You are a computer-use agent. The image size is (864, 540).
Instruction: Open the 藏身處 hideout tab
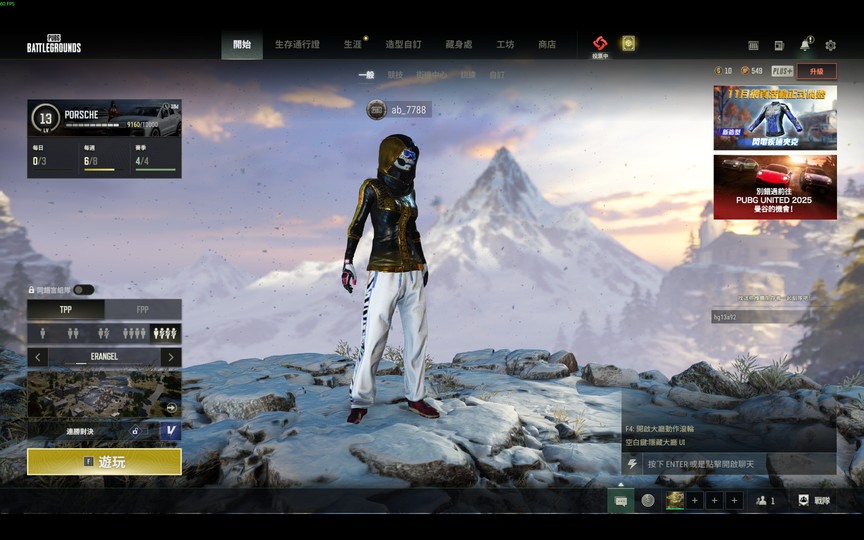point(458,45)
